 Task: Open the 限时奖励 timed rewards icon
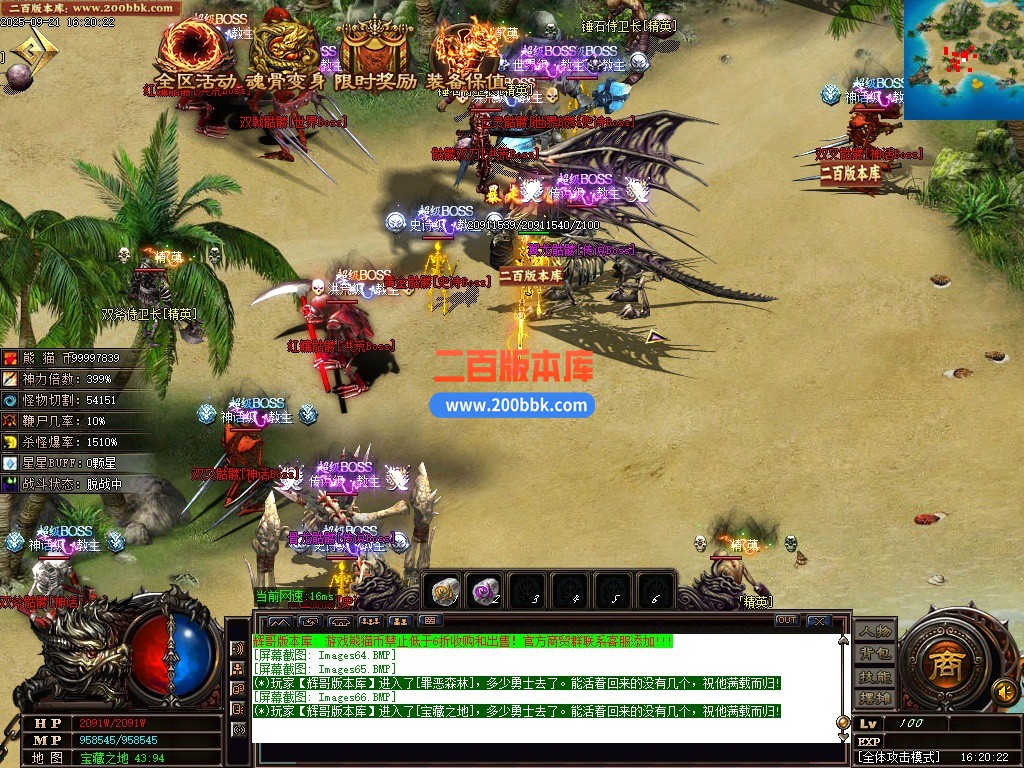[x=376, y=50]
